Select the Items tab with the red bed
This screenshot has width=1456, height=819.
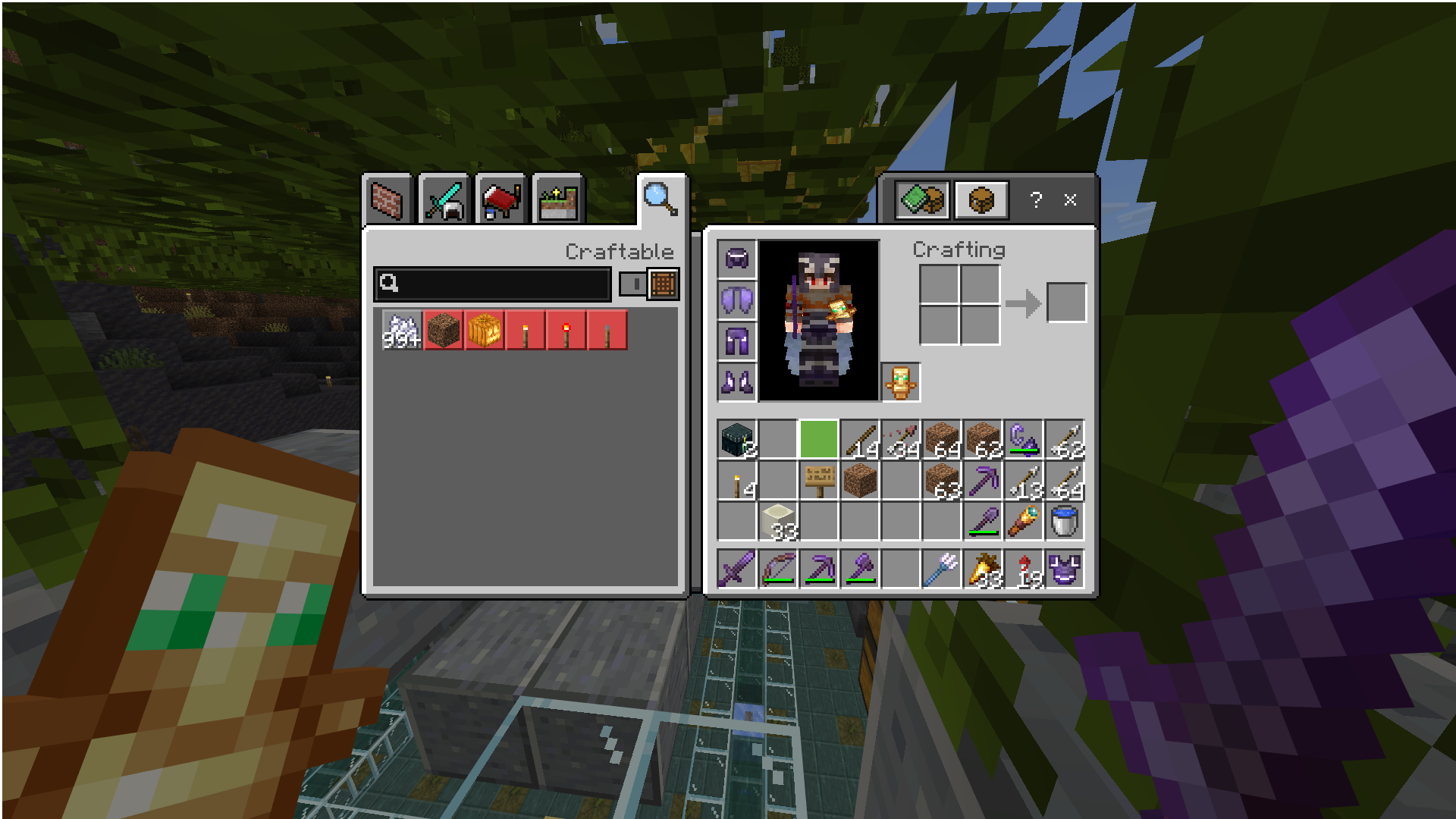tap(500, 199)
